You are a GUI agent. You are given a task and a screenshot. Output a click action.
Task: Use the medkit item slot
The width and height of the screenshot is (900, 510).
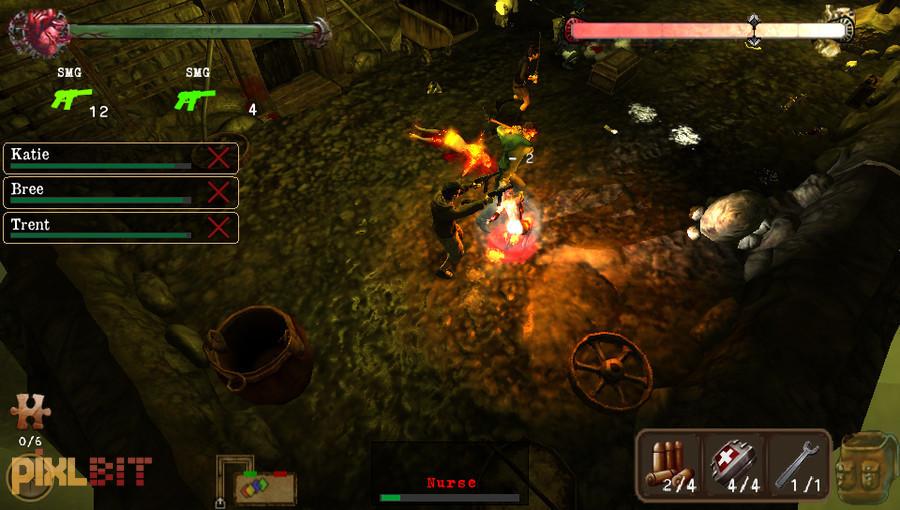click(733, 465)
